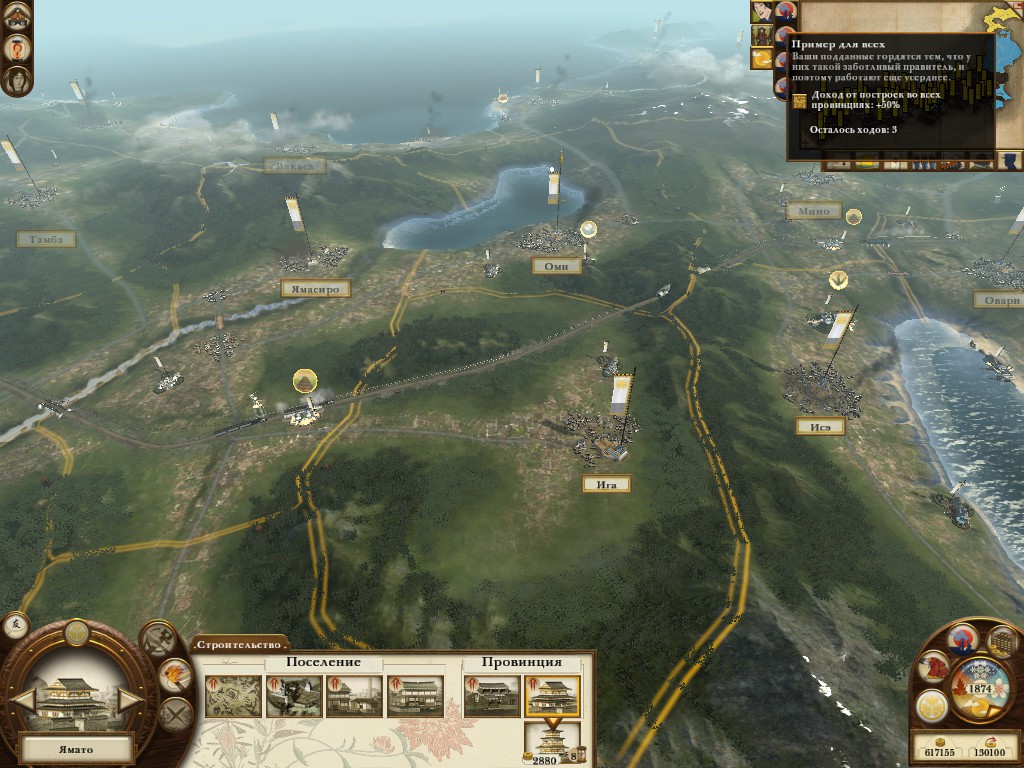Click the crossed swords button near the settlement portrait
The height and width of the screenshot is (768, 1024).
pos(175,715)
